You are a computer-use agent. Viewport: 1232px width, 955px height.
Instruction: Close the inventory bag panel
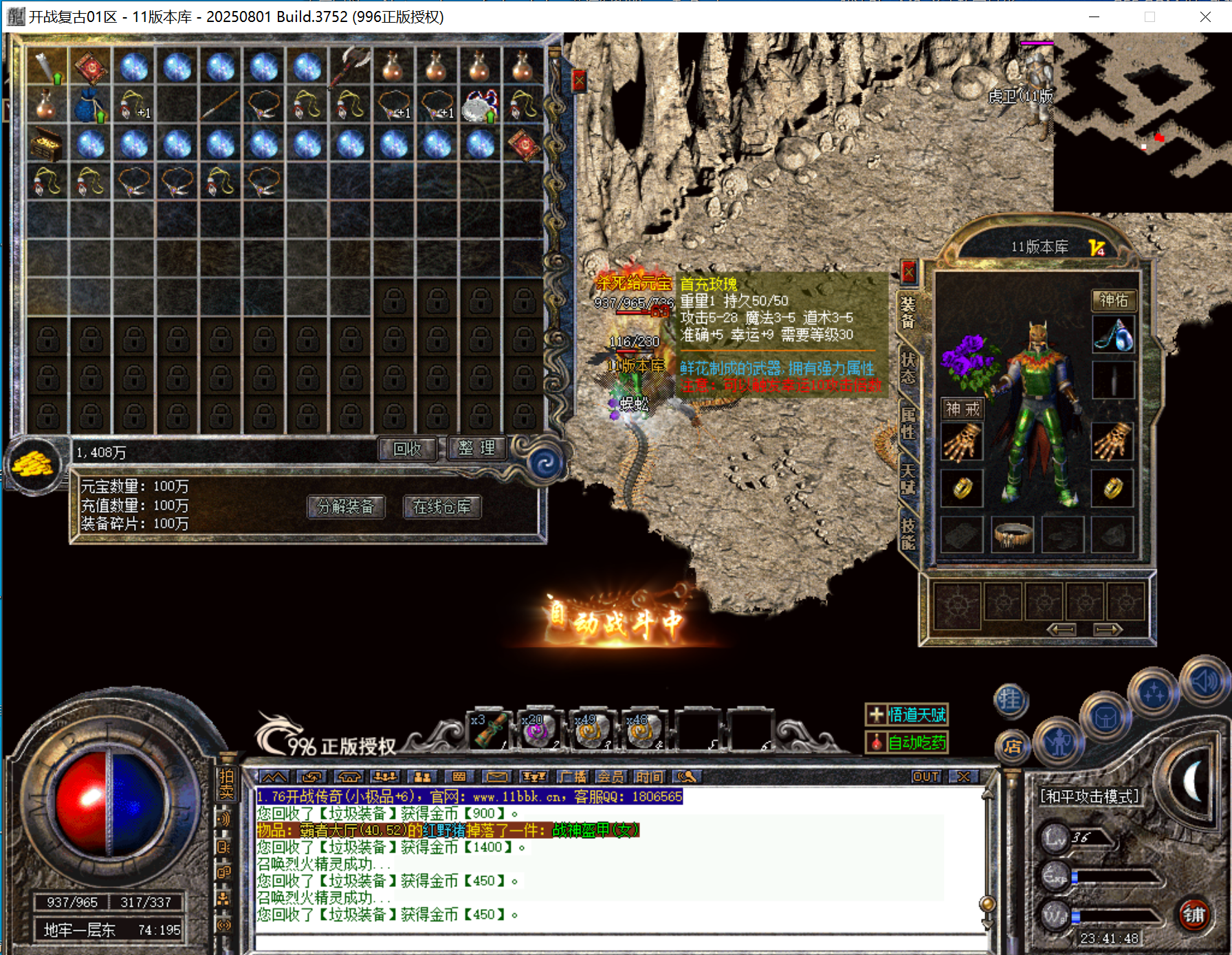pyautogui.click(x=579, y=81)
